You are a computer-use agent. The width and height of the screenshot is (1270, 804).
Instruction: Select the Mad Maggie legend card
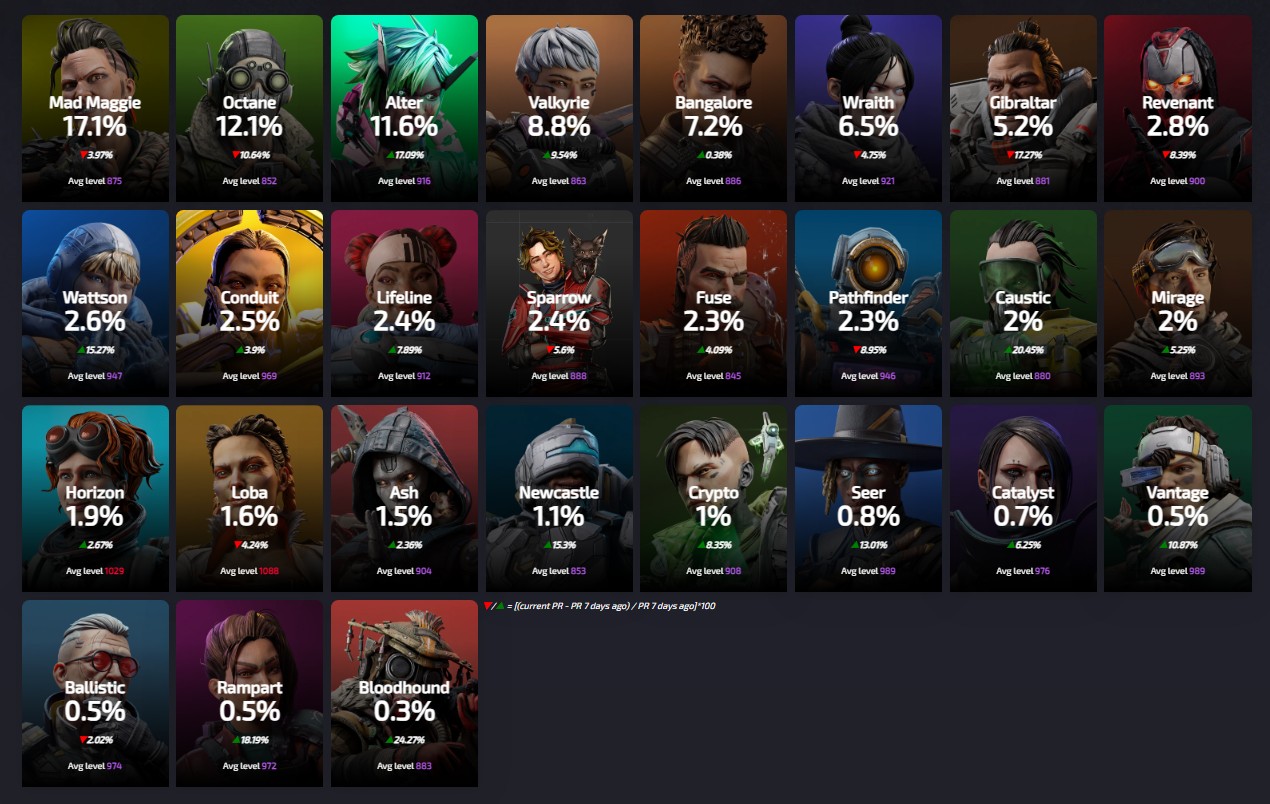point(95,108)
